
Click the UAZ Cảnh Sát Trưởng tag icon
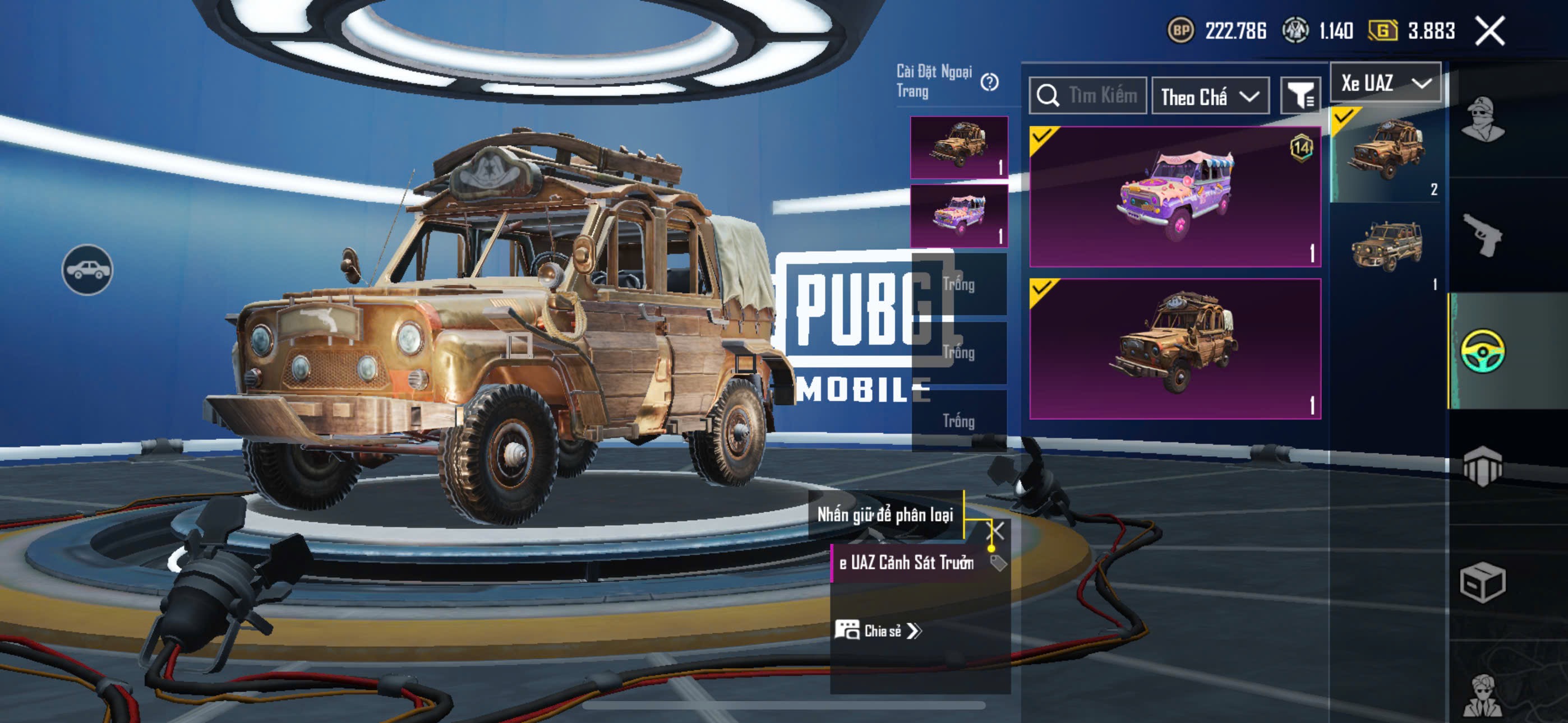[x=998, y=563]
